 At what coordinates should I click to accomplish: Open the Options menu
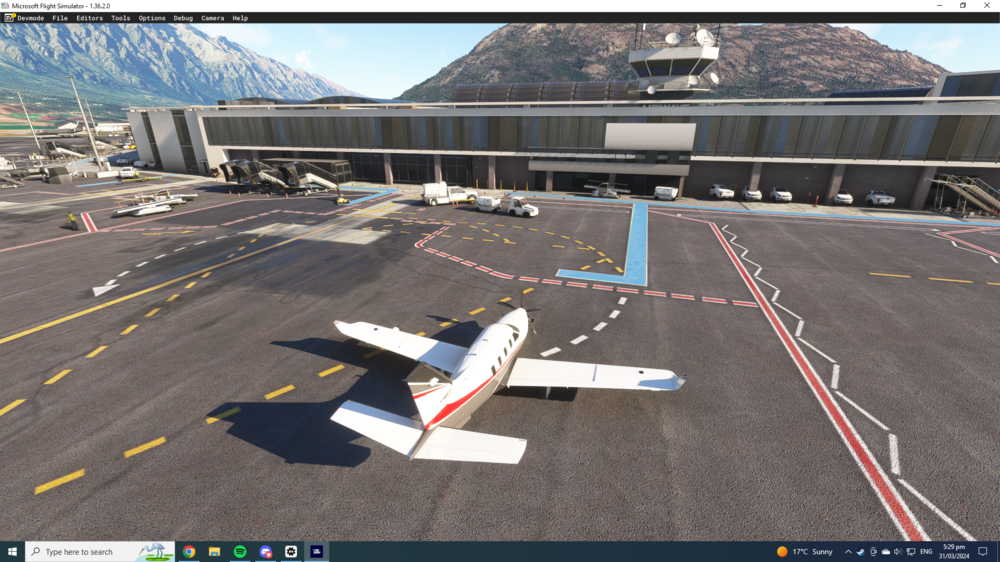coord(152,18)
